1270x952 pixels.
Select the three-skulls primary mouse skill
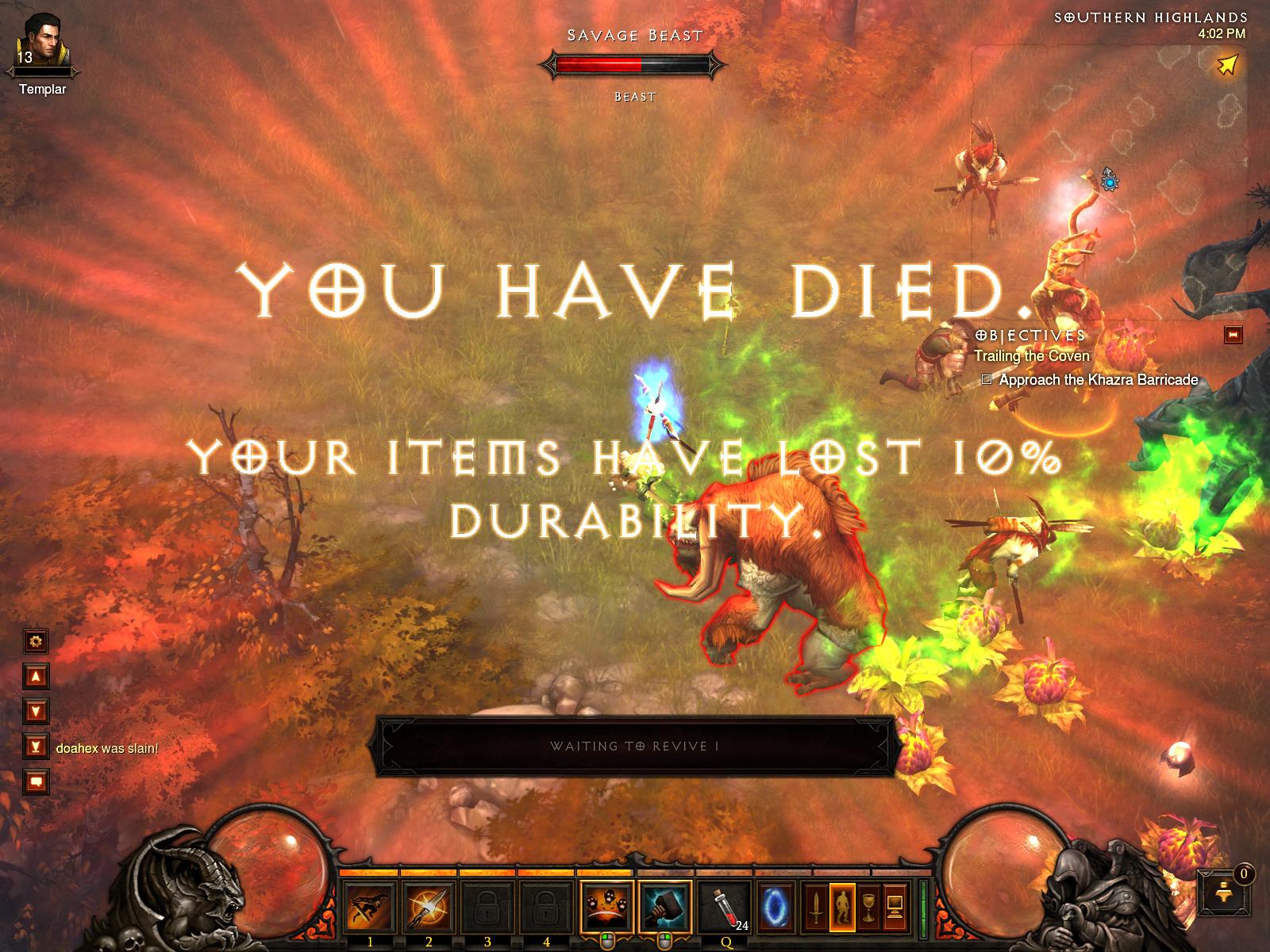[607, 906]
